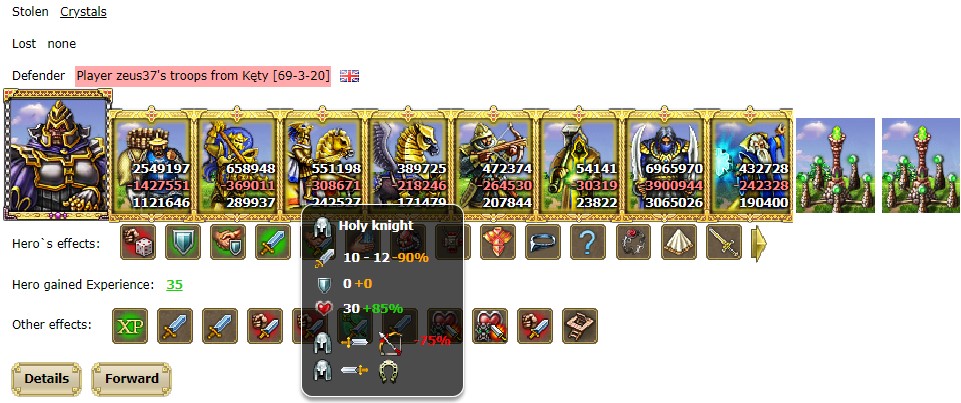Choose the green hooded unit card

pyautogui.click(x=579, y=165)
